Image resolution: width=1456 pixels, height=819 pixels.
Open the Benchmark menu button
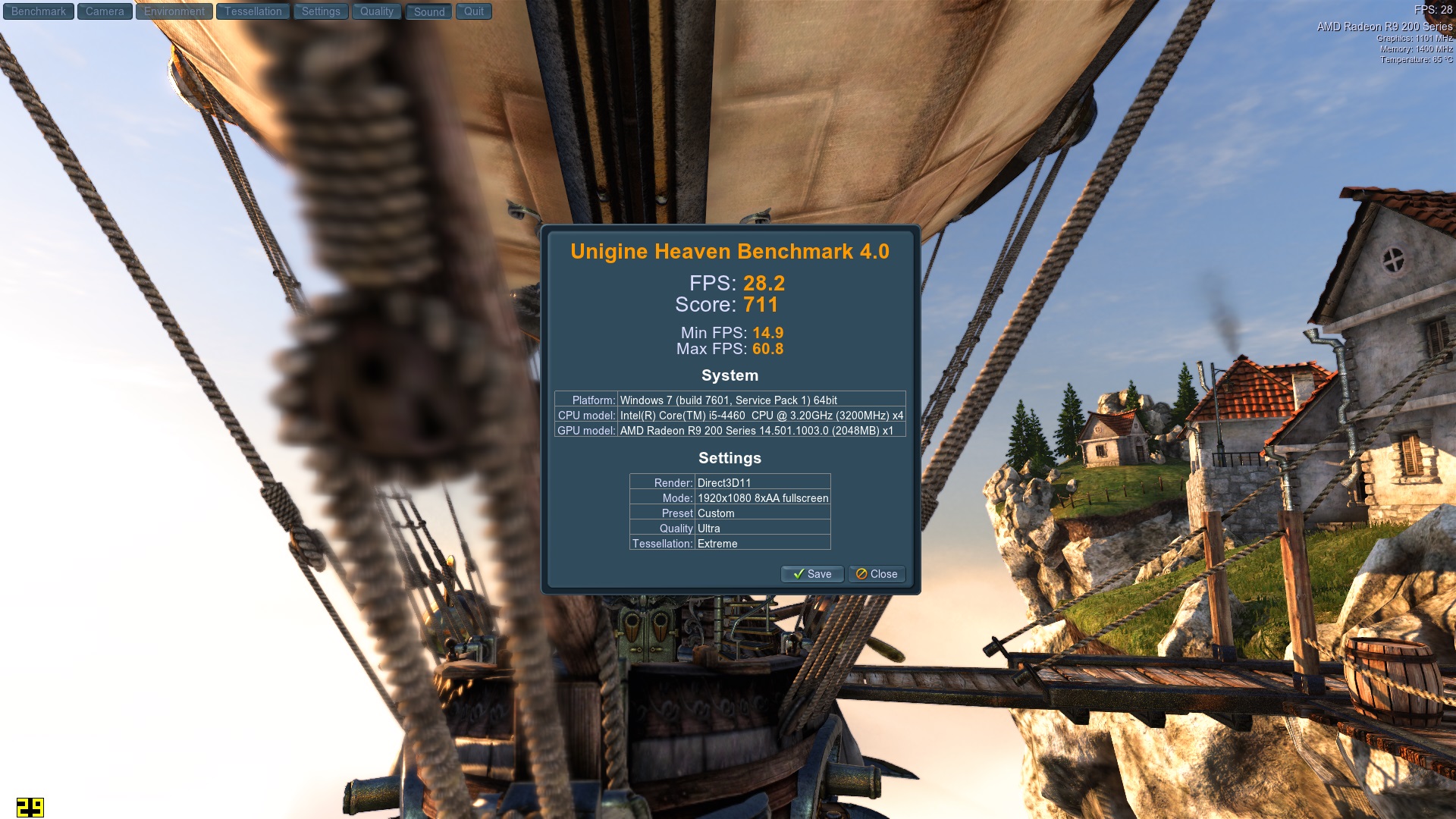tap(39, 11)
